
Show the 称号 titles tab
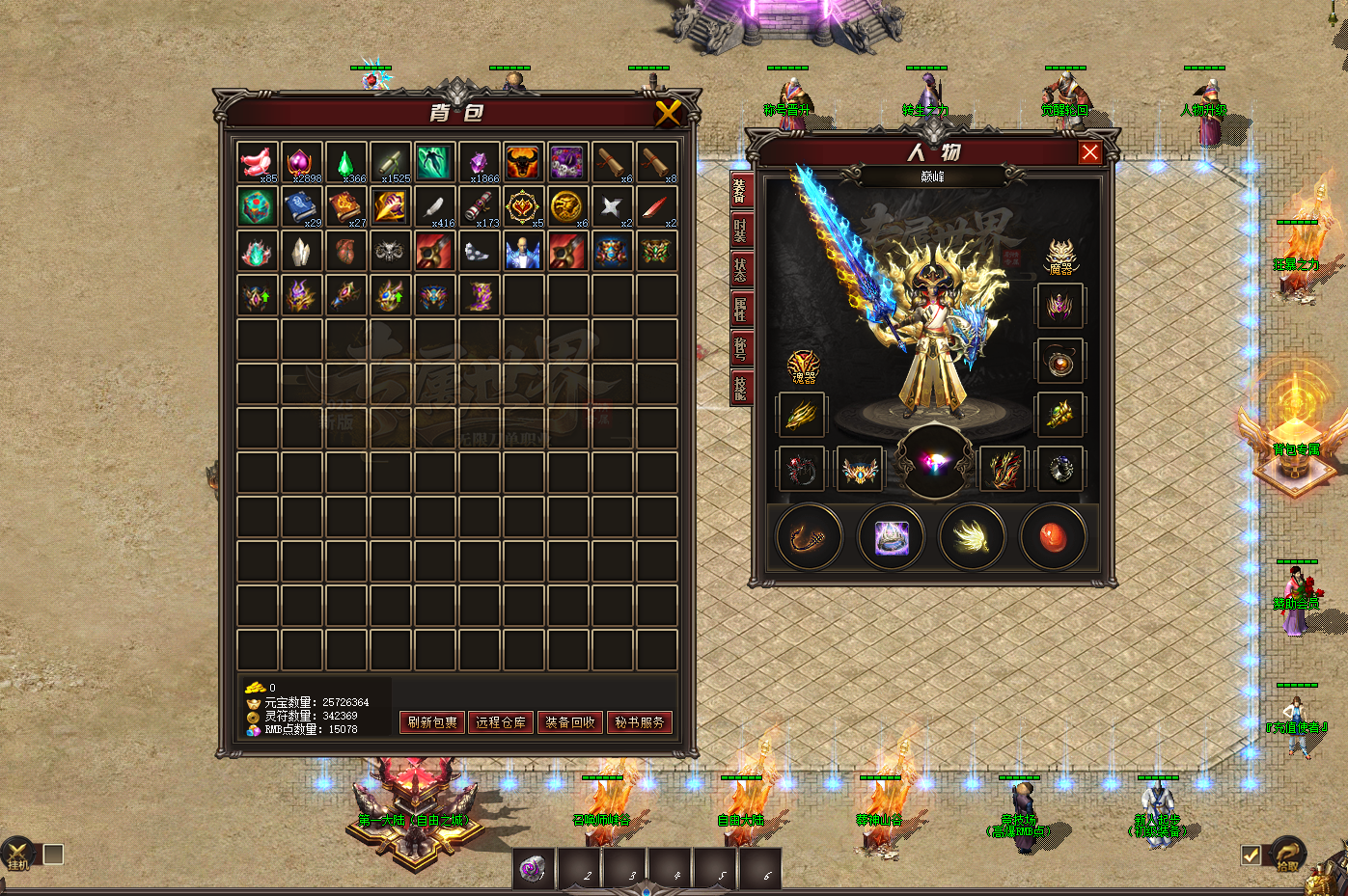coord(740,347)
